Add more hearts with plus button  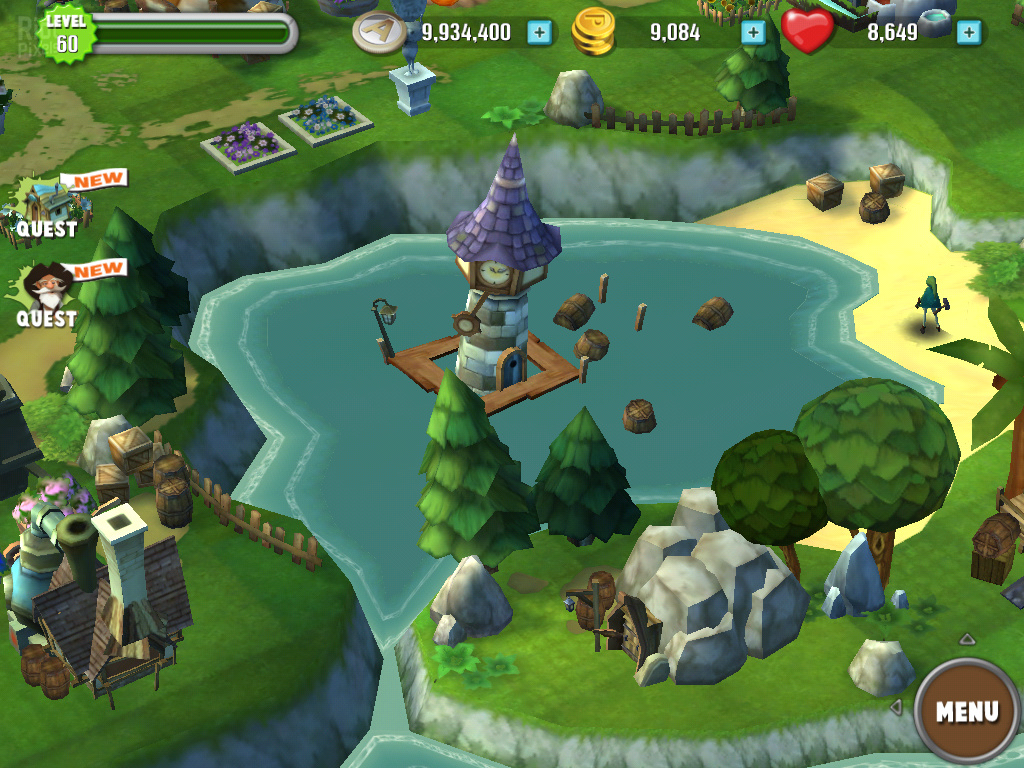click(967, 32)
